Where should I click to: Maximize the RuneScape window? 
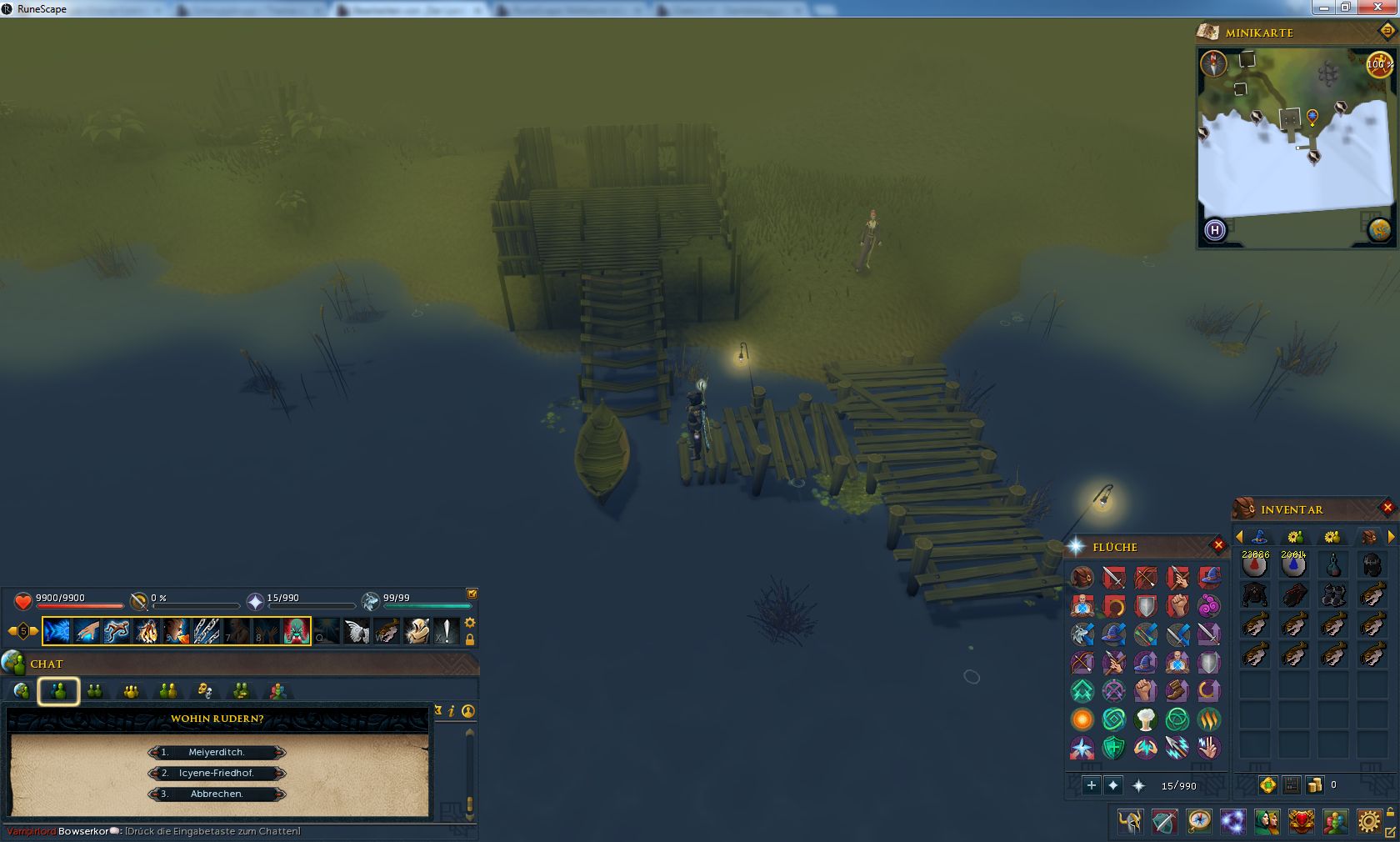point(1346,8)
